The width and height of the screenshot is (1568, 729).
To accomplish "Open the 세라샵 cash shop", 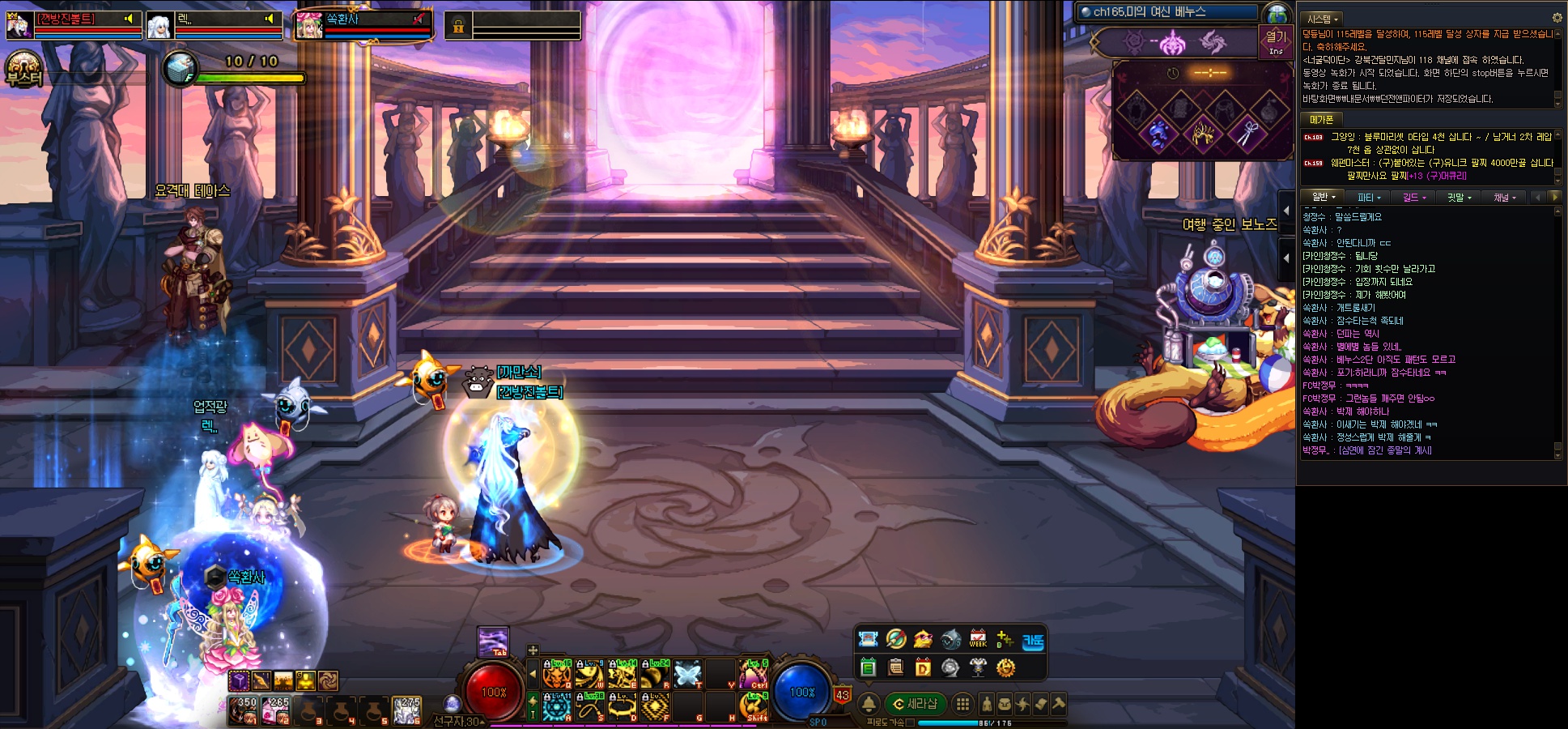I will pyautogui.click(x=915, y=704).
